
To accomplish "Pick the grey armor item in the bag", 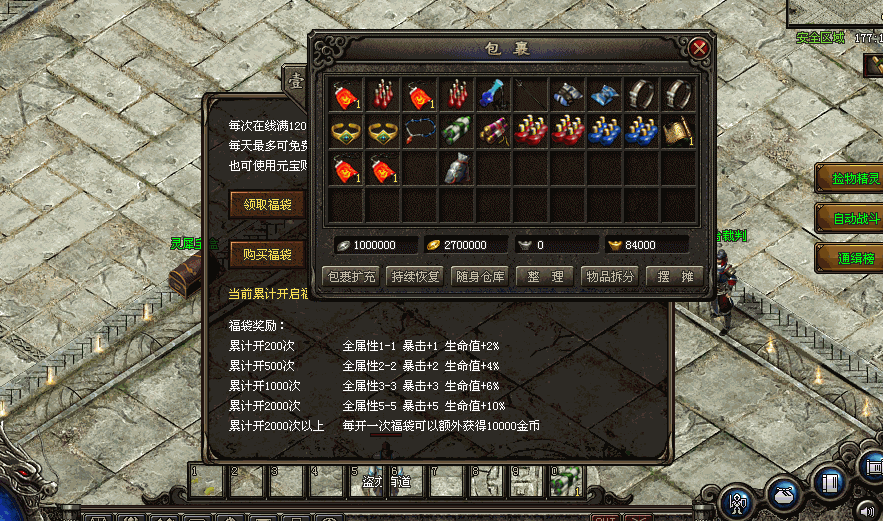I will (457, 168).
